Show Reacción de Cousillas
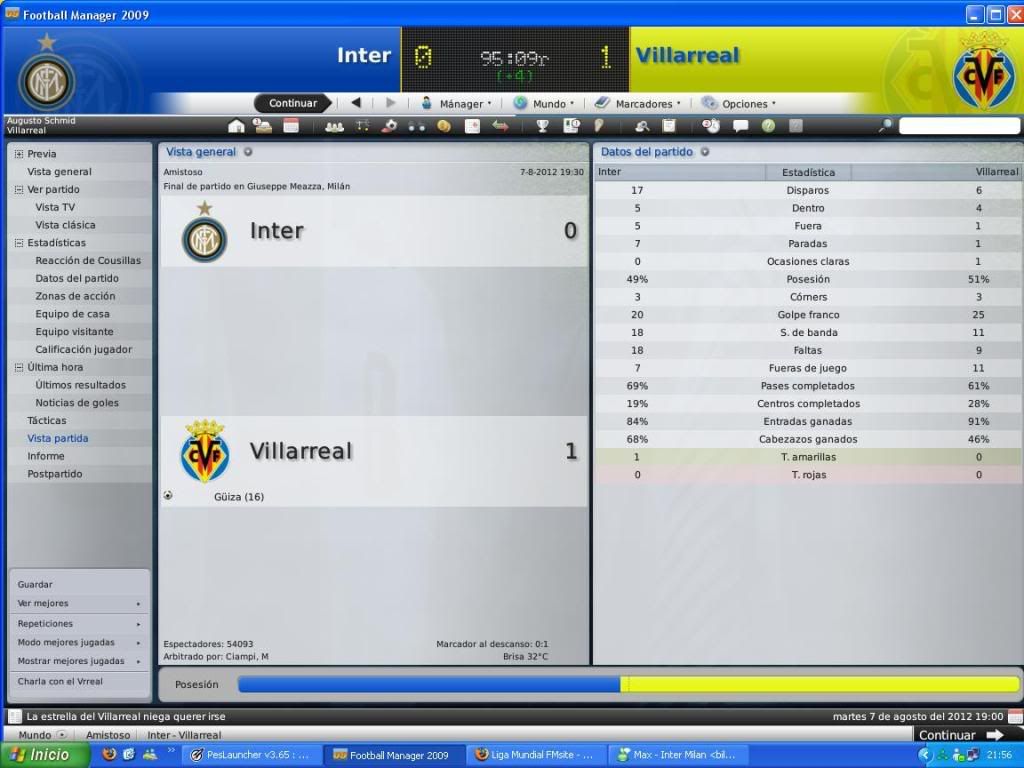Image resolution: width=1024 pixels, height=768 pixels. [x=88, y=261]
